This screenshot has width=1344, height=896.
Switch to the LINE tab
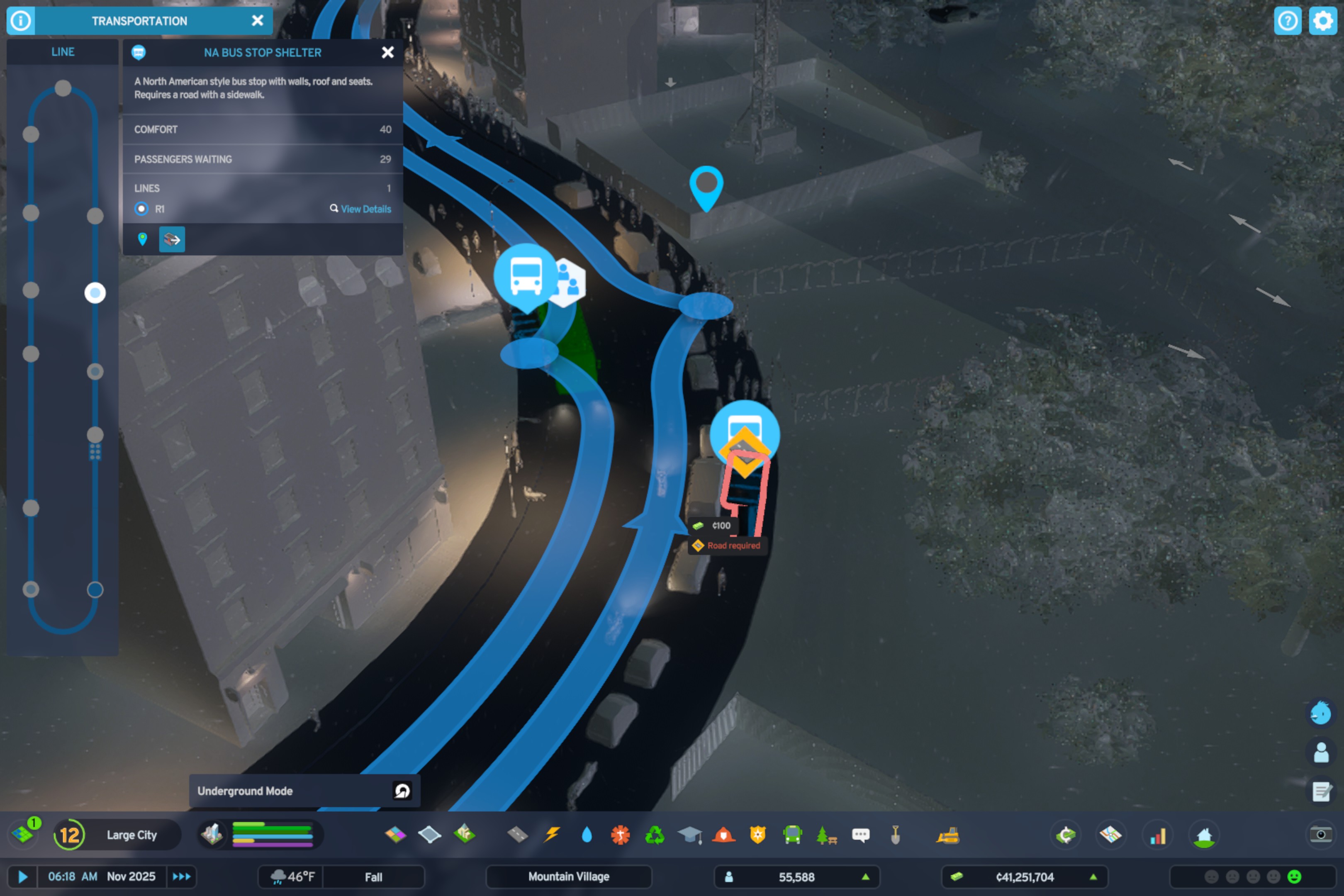point(62,51)
